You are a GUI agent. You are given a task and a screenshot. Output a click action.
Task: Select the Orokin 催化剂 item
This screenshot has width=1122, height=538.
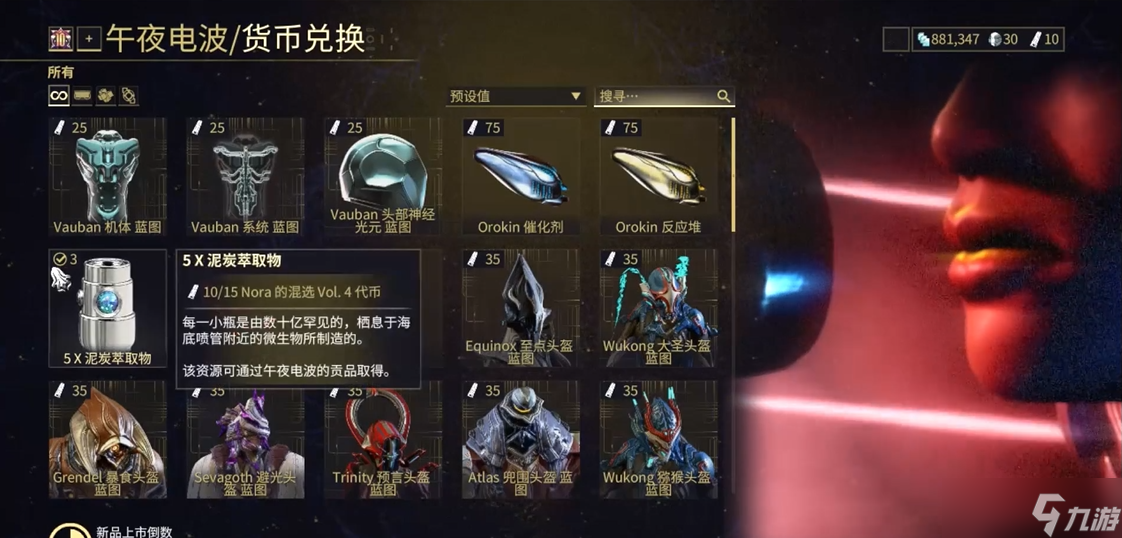521,176
